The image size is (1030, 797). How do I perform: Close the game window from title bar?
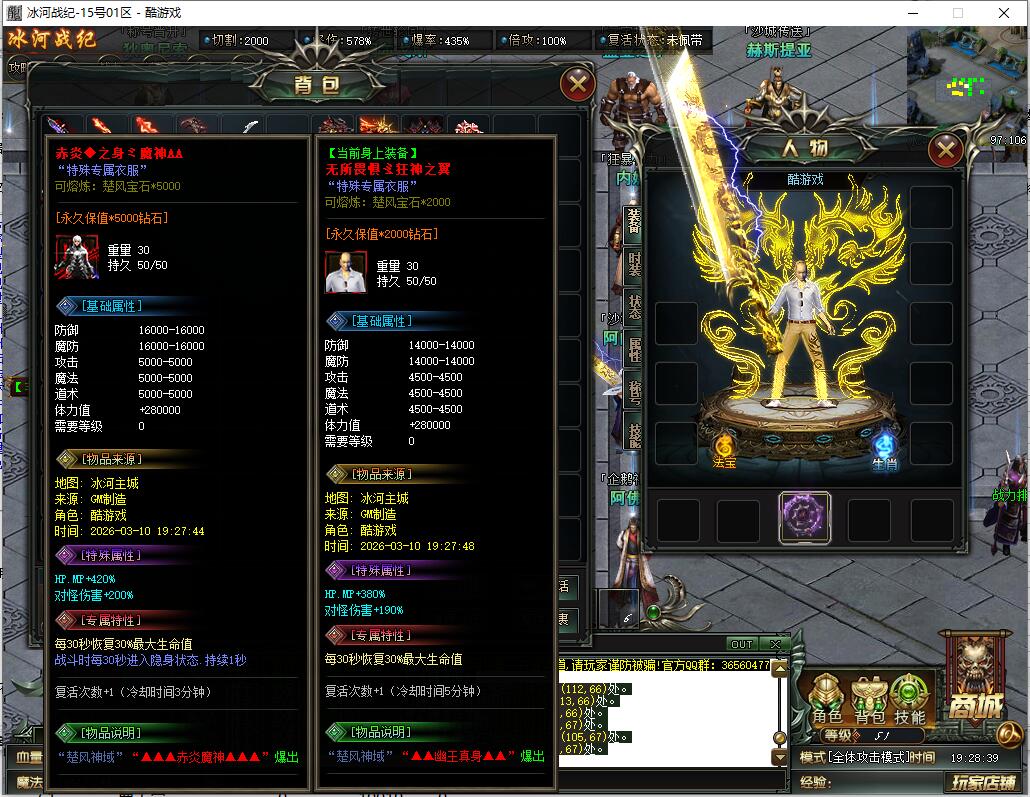(1004, 13)
